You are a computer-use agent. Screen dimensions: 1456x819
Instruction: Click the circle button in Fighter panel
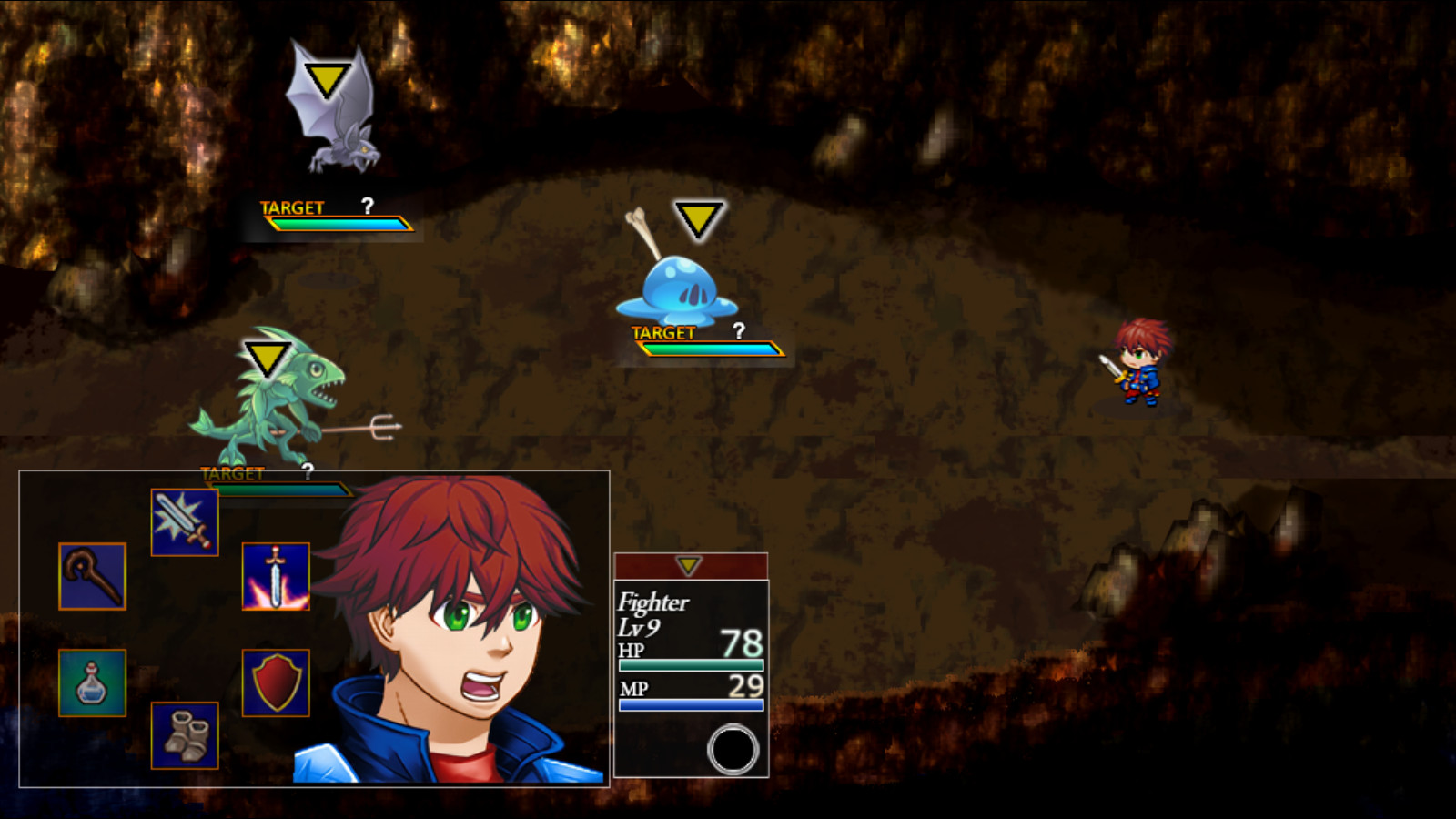pos(733,748)
